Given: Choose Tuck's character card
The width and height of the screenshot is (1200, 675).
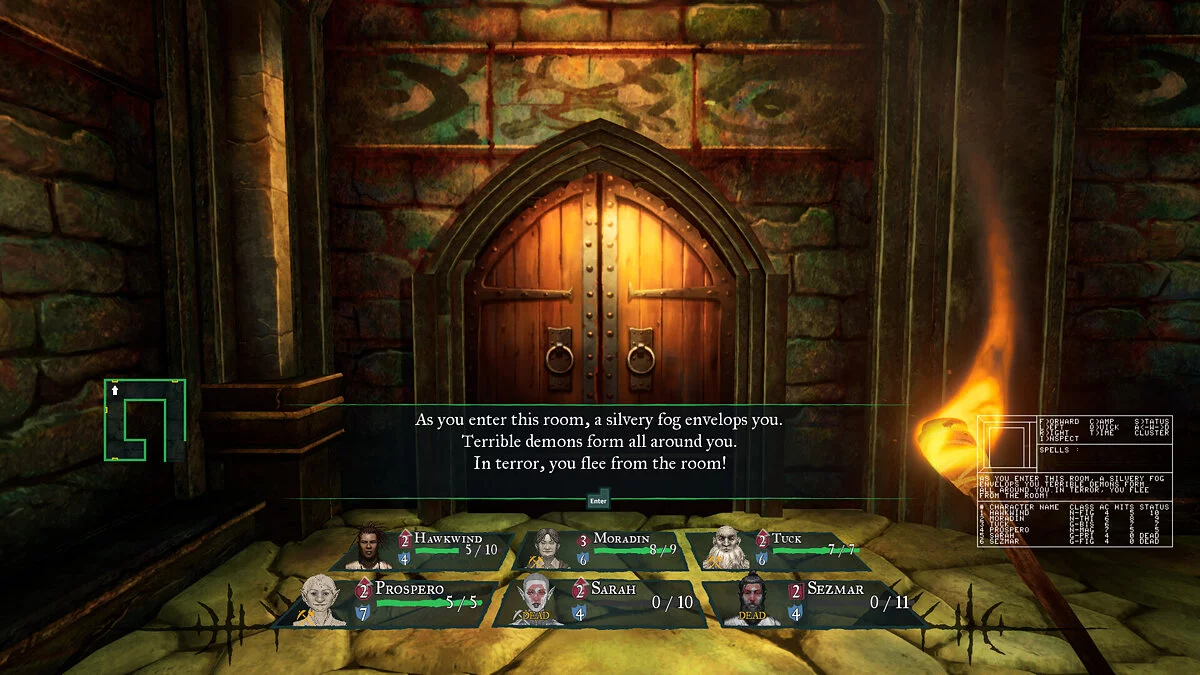Looking at the screenshot, I should click(776, 549).
